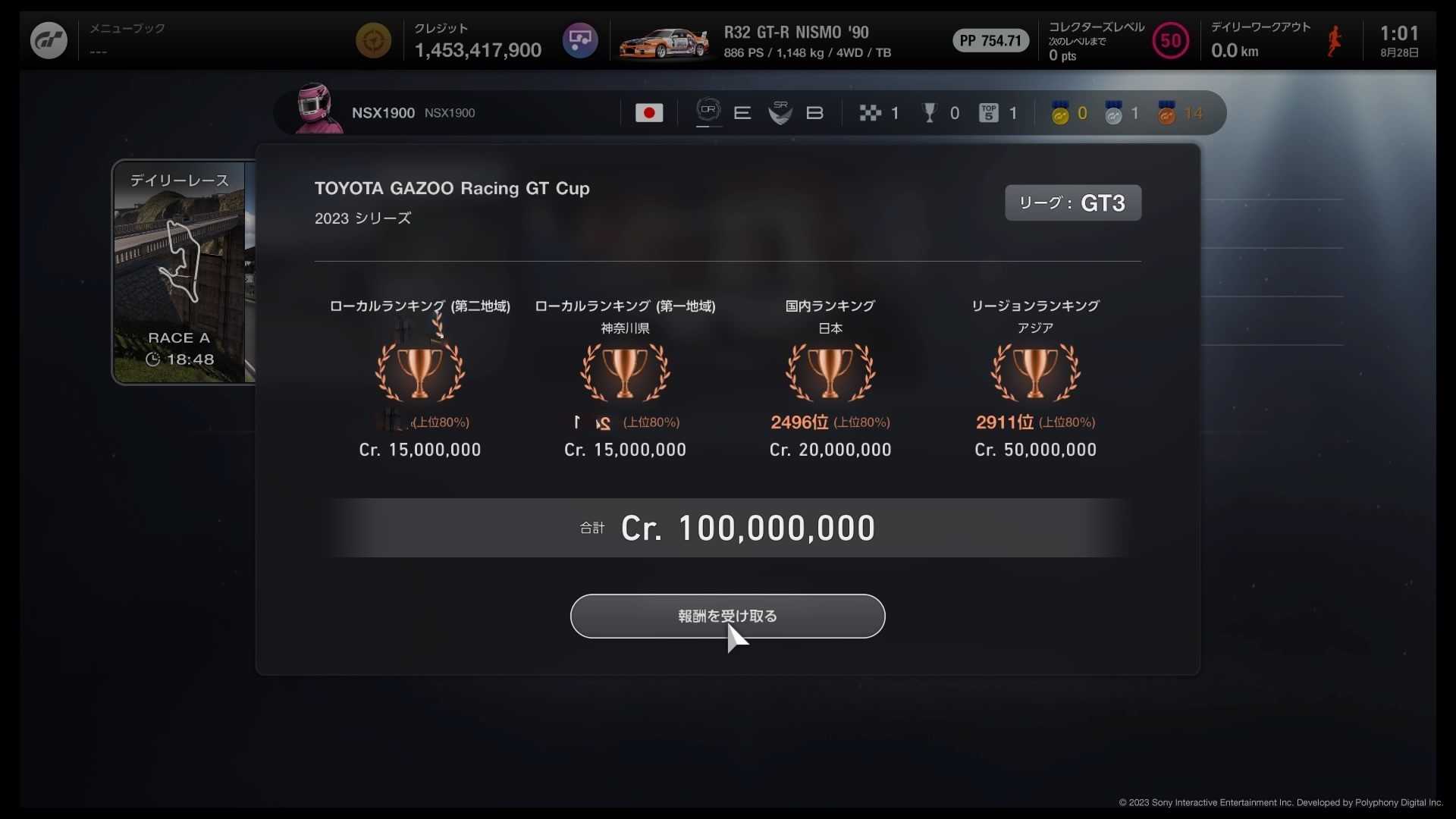Open the GT3 league selector
This screenshot has width=1456, height=819.
[x=1072, y=202]
